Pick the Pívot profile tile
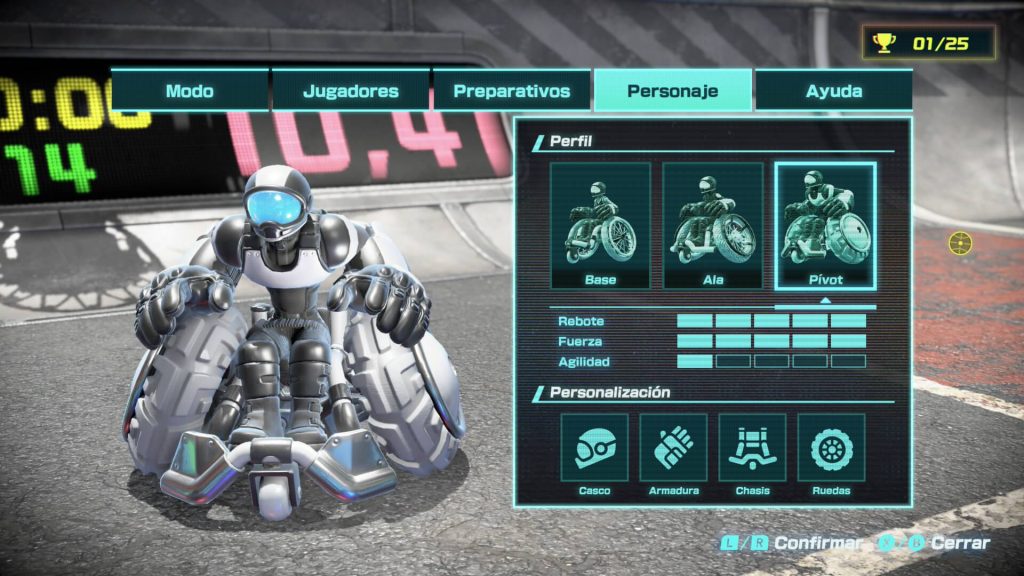This screenshot has width=1024, height=576. (x=826, y=226)
